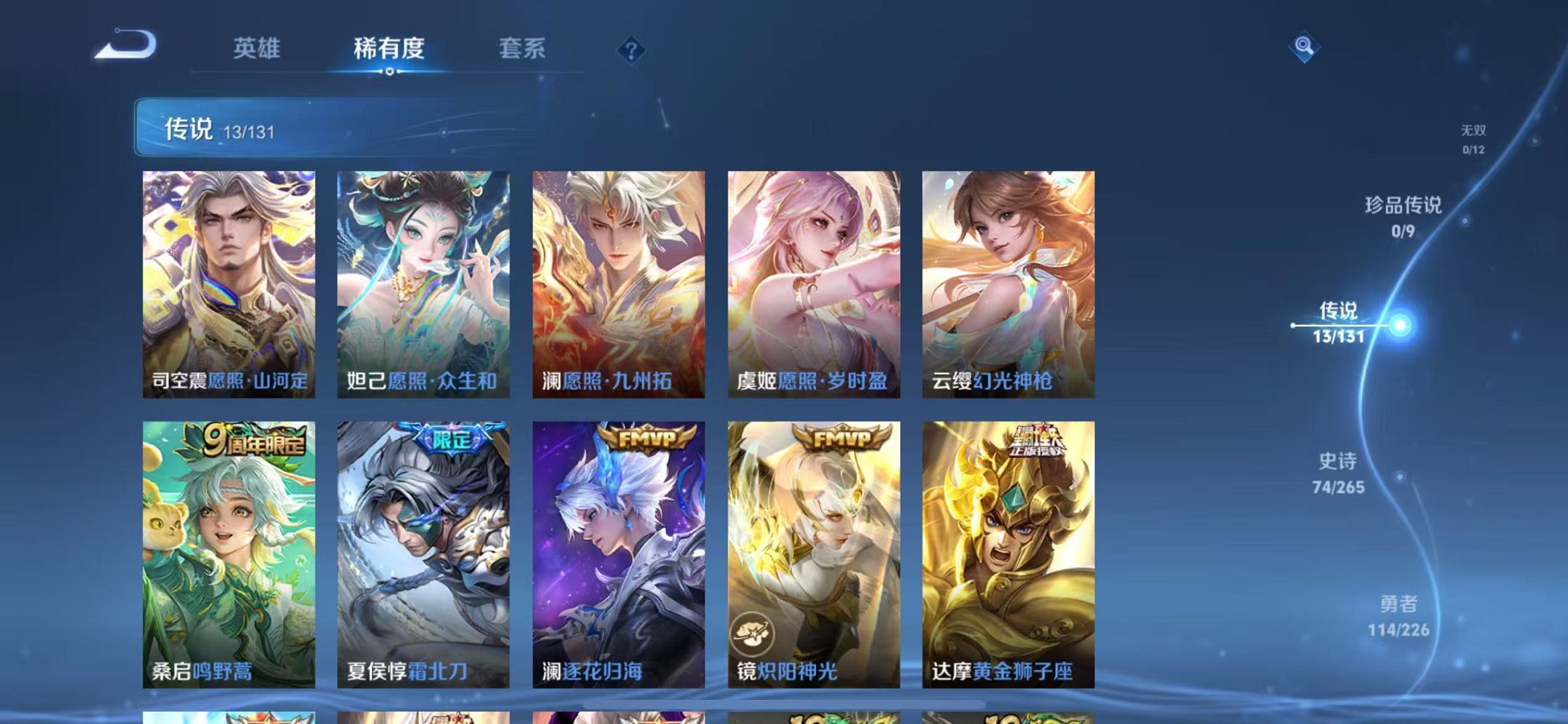Image resolution: width=1568 pixels, height=724 pixels.
Task: Select the 稀有度 tab
Action: (391, 48)
